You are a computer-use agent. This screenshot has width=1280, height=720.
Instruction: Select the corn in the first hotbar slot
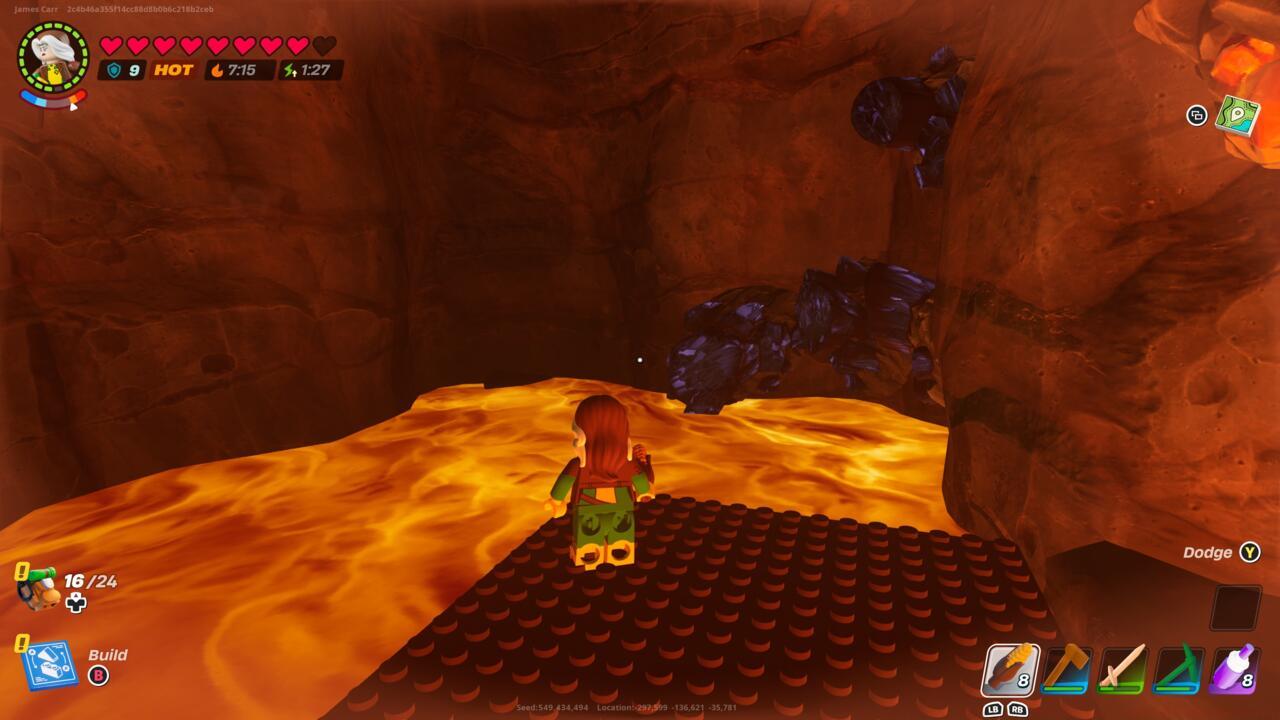tap(1009, 670)
